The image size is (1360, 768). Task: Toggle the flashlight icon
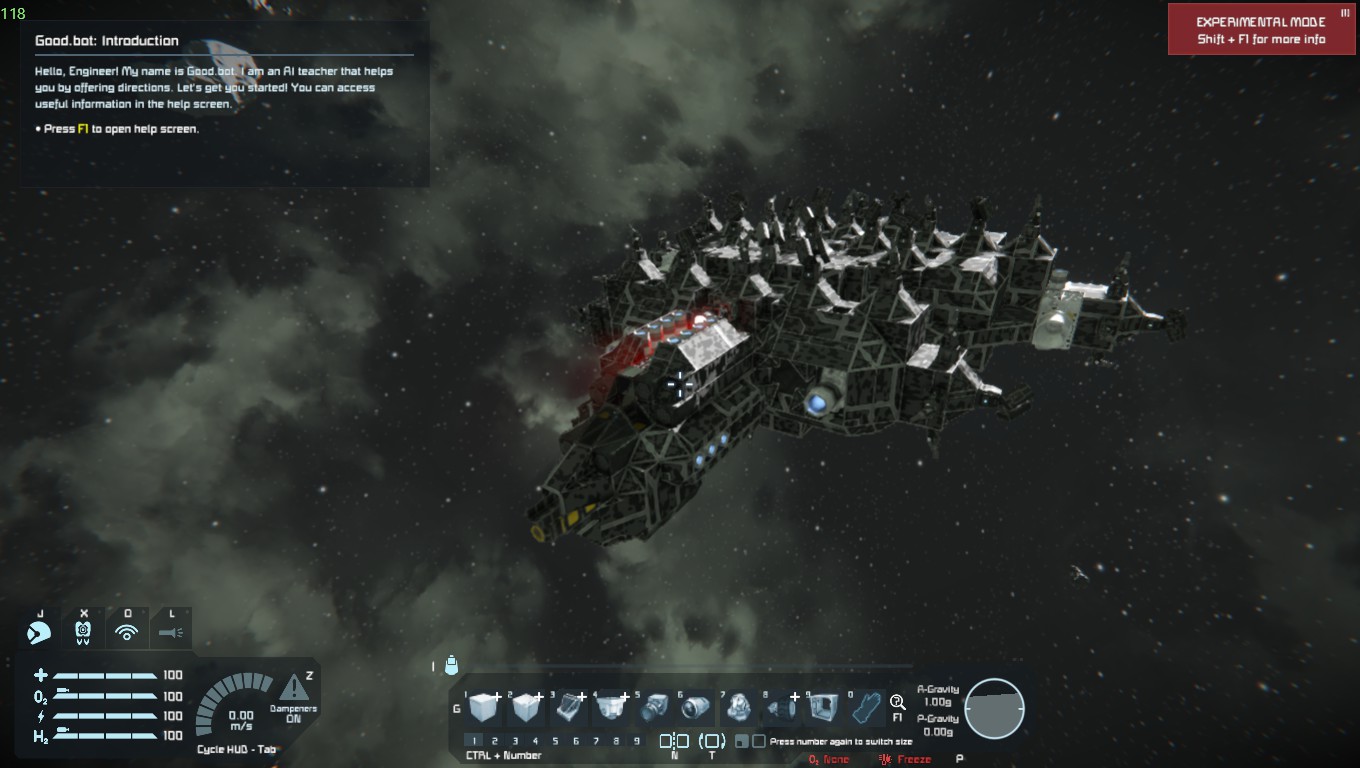(x=171, y=632)
